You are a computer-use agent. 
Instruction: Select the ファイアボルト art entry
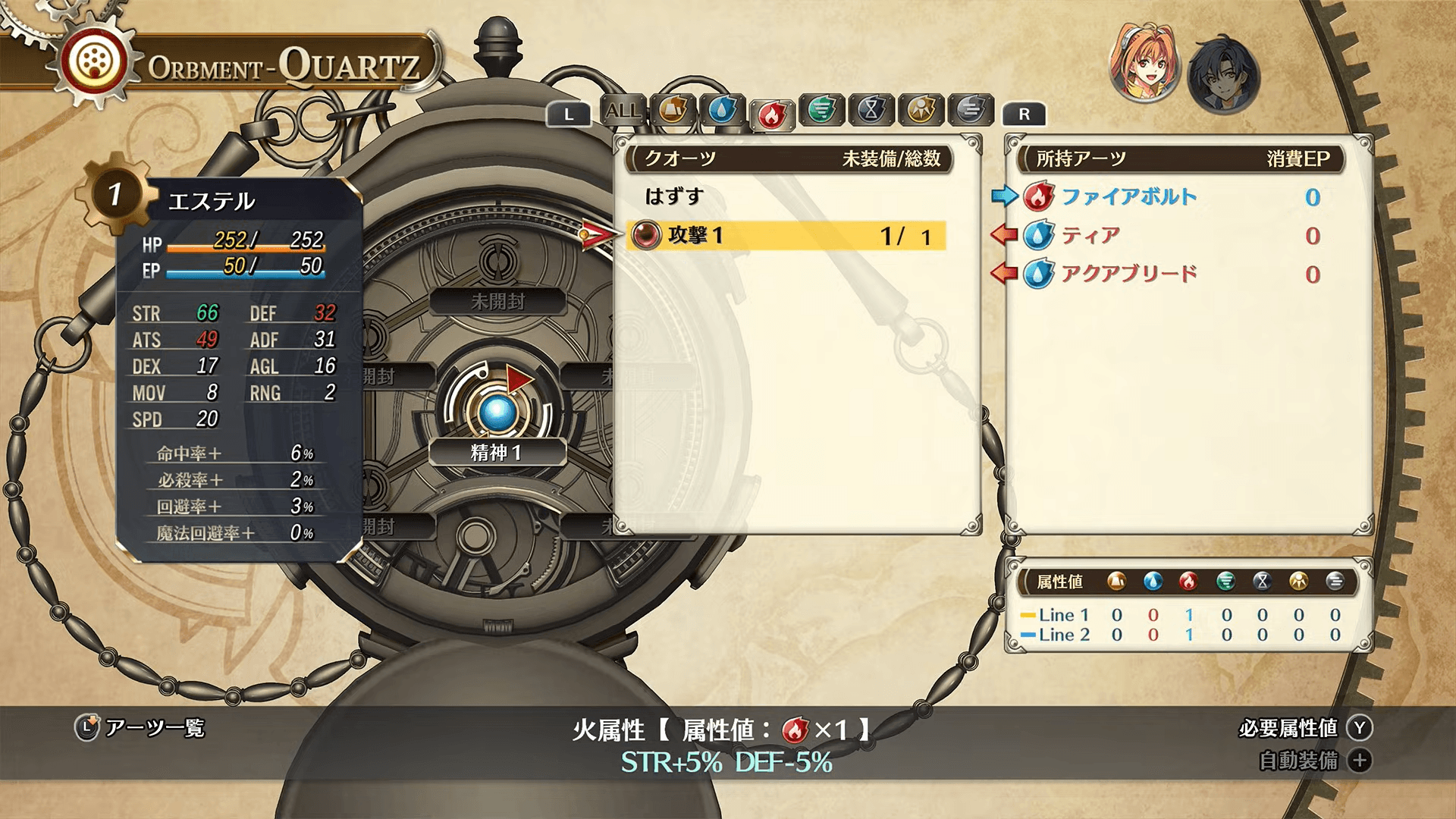(x=1128, y=197)
